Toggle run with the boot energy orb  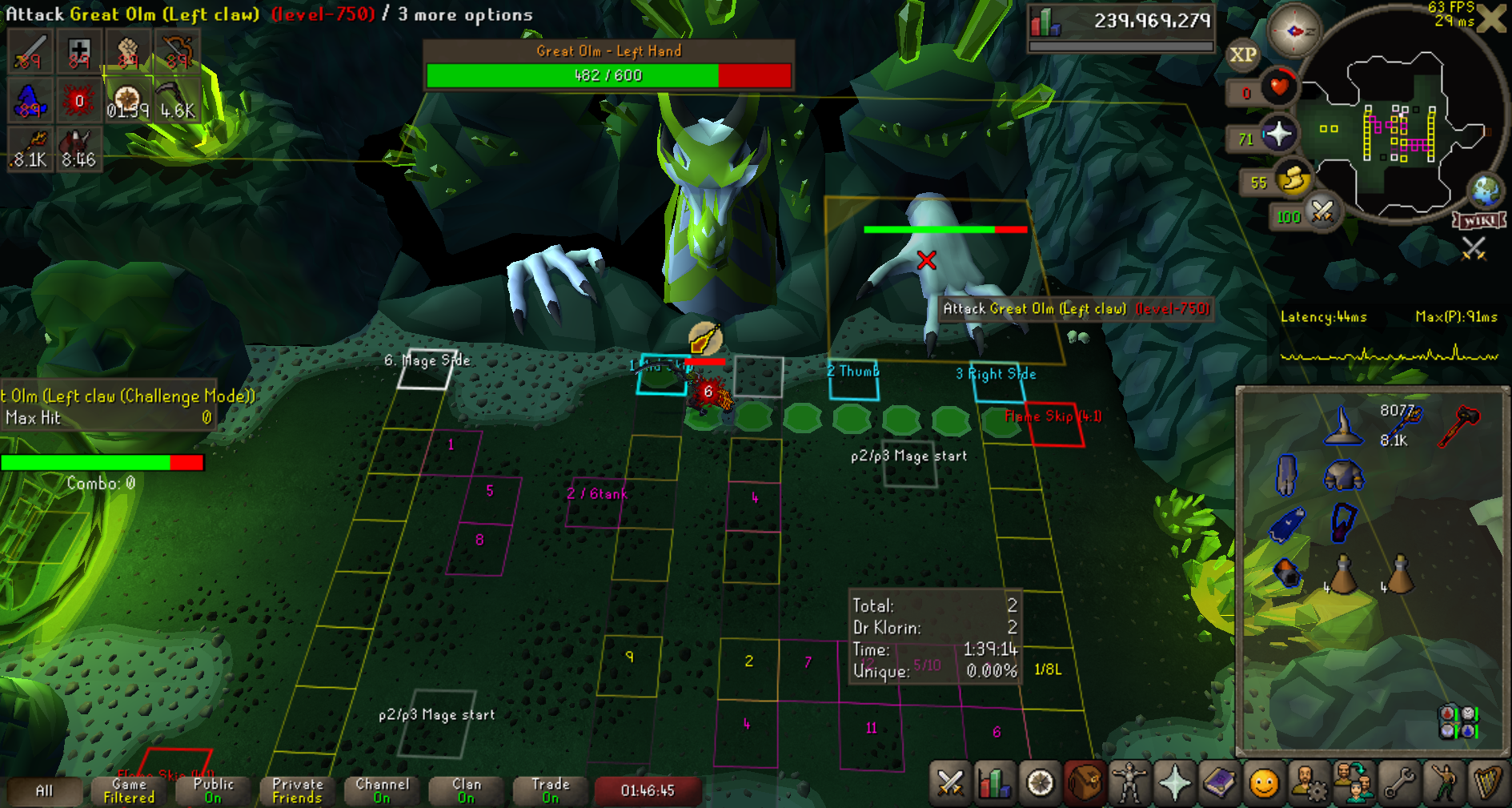(1293, 179)
